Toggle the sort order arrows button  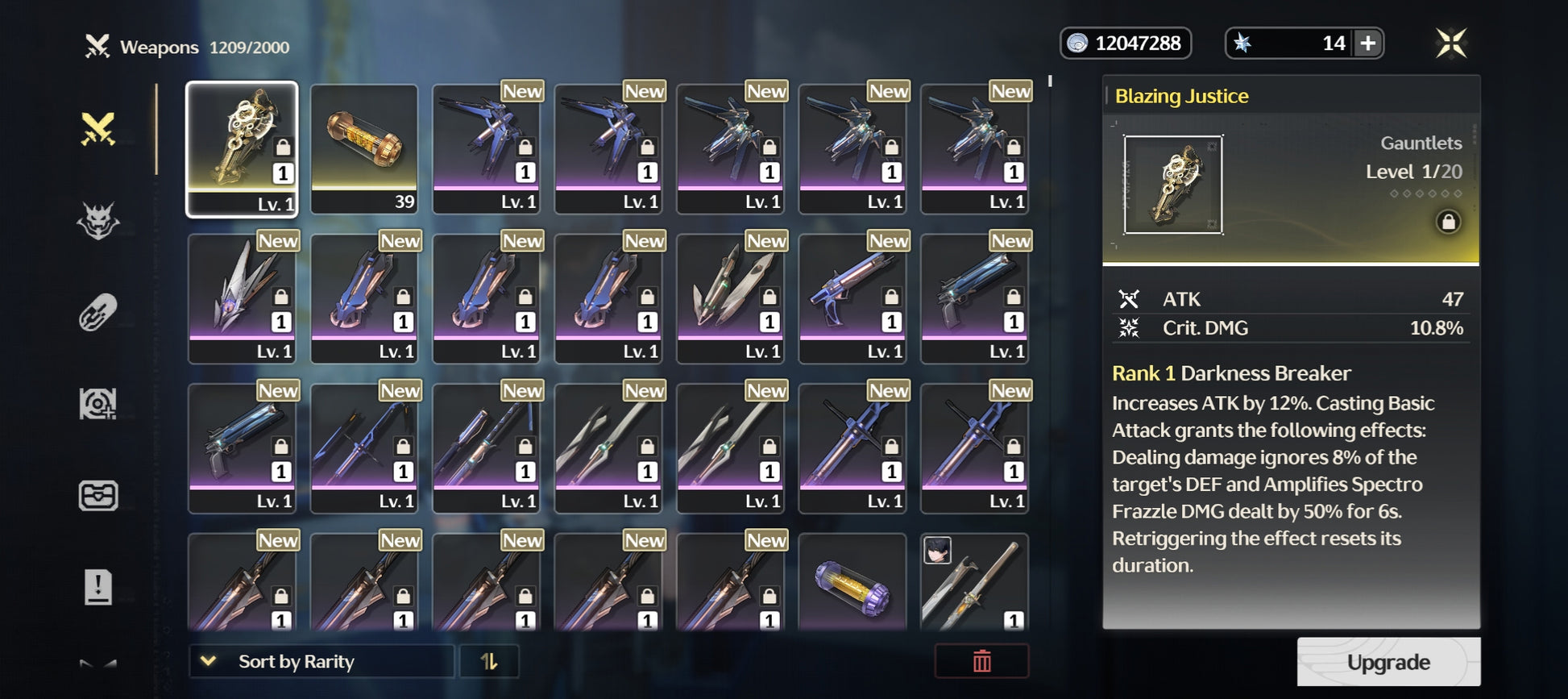(x=489, y=662)
